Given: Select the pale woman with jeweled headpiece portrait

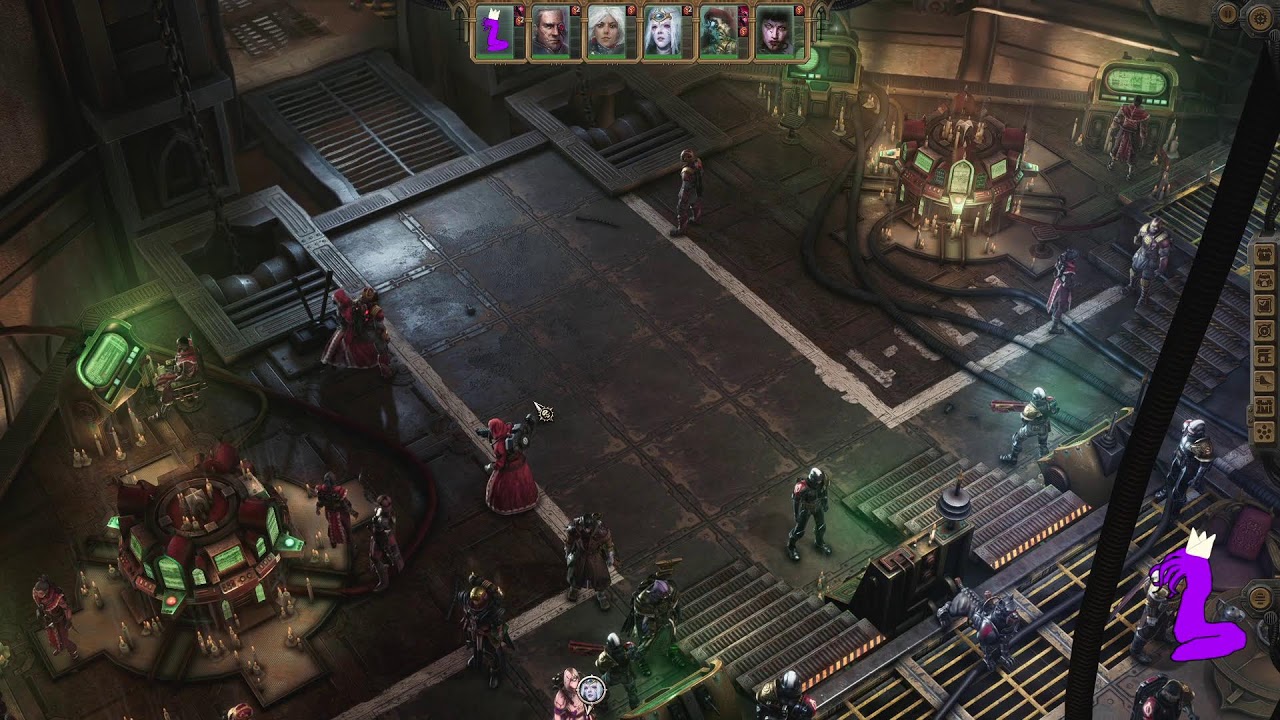Looking at the screenshot, I should tap(661, 33).
